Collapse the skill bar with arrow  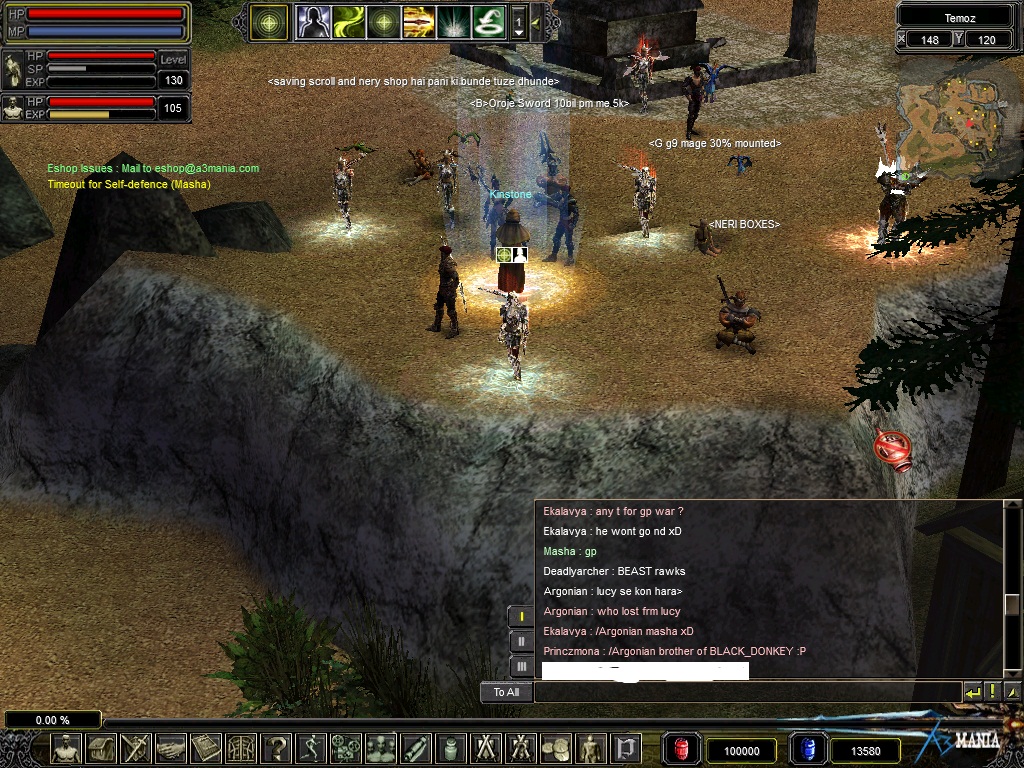(536, 21)
